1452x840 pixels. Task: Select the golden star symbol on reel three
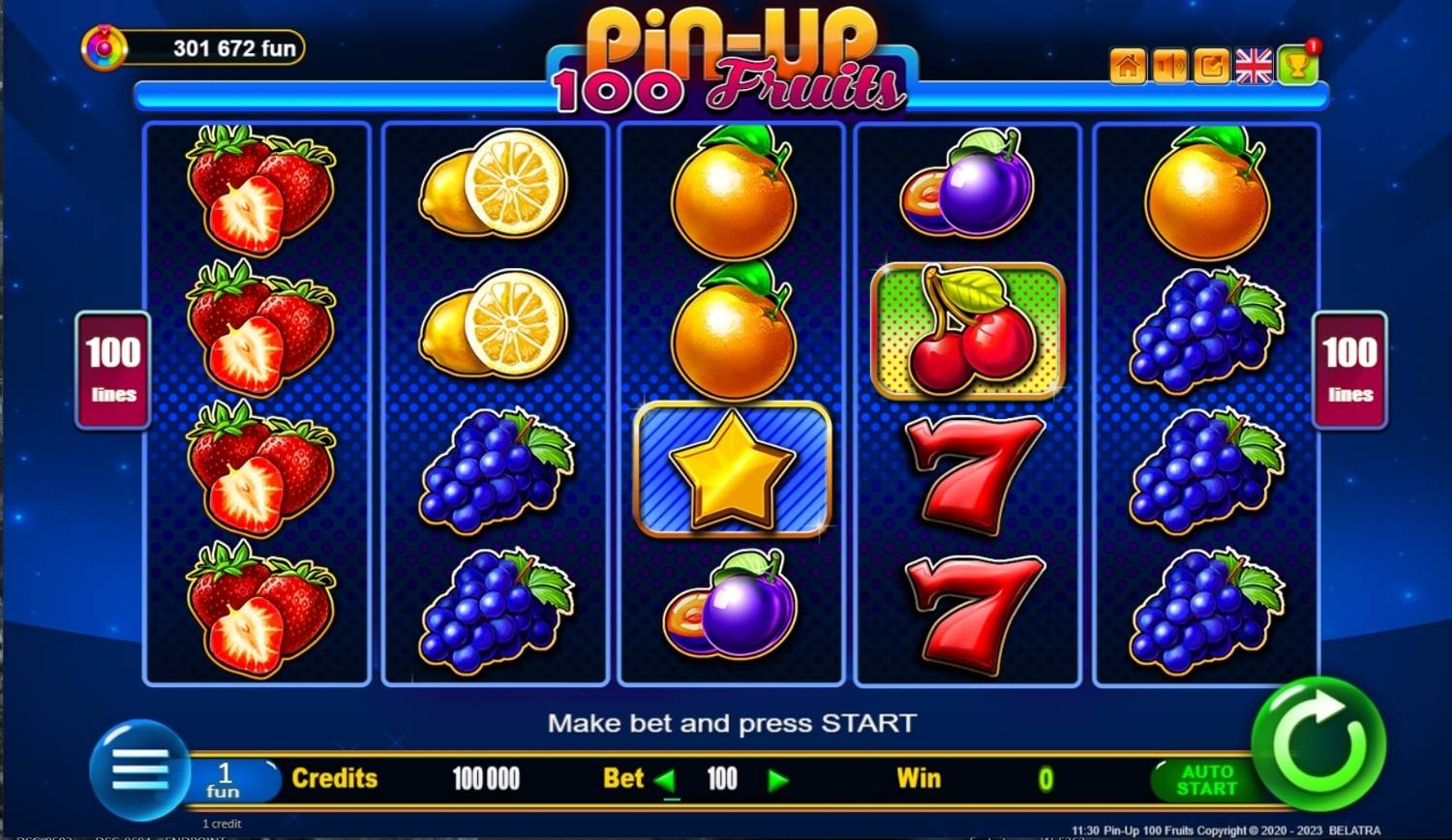click(731, 469)
